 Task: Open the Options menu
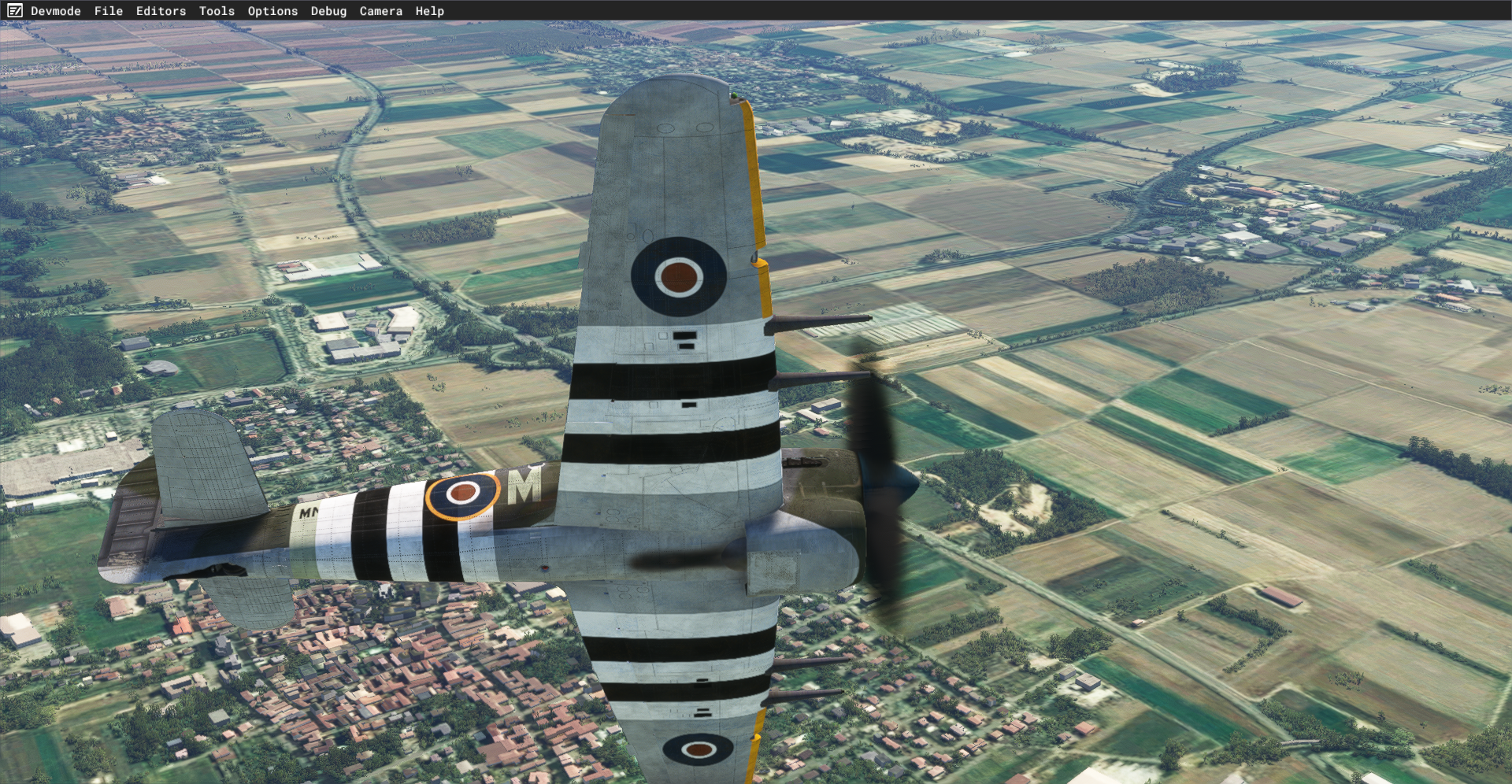tap(272, 11)
